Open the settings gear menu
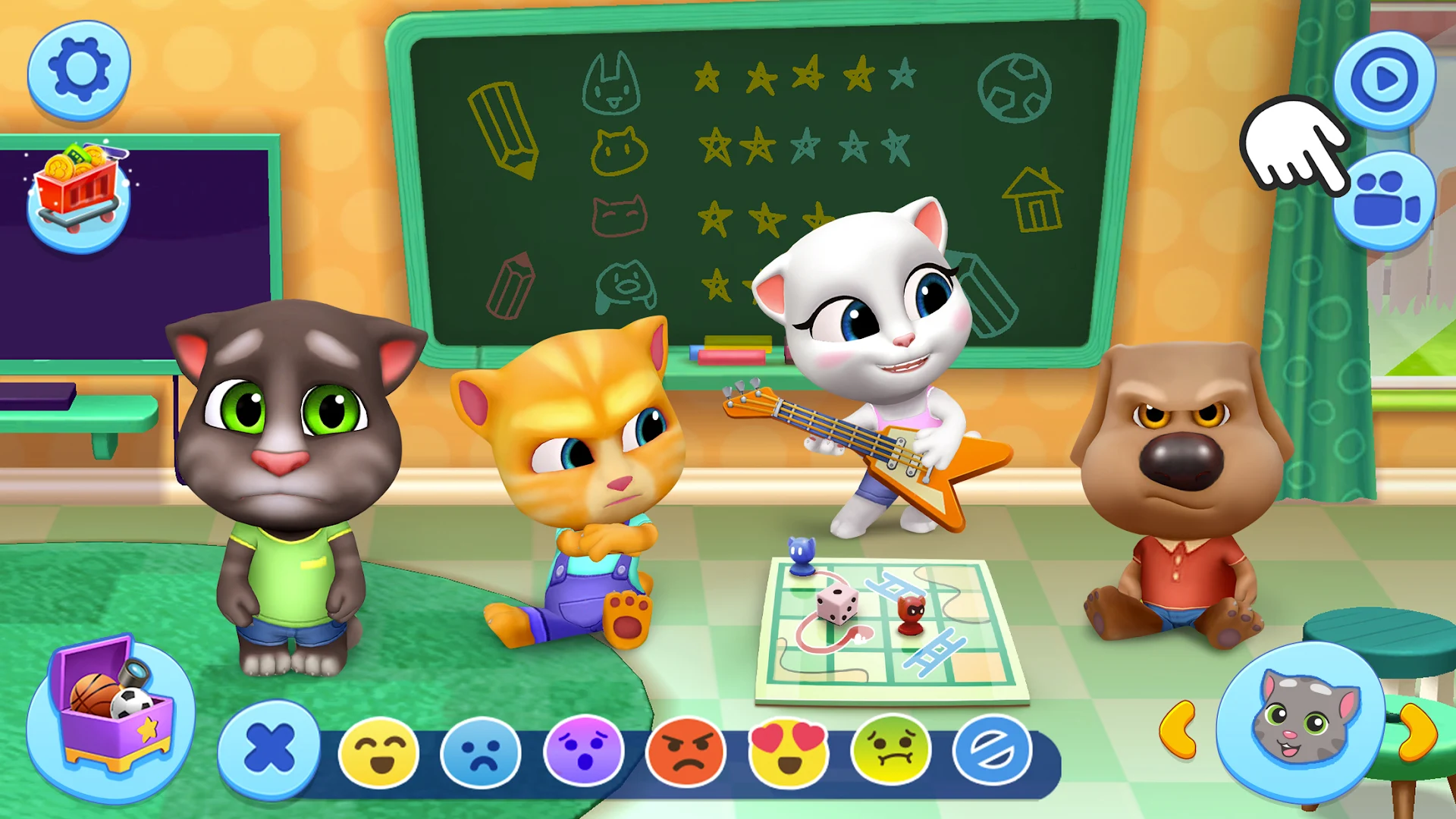Viewport: 1456px width, 819px height. pyautogui.click(x=78, y=70)
